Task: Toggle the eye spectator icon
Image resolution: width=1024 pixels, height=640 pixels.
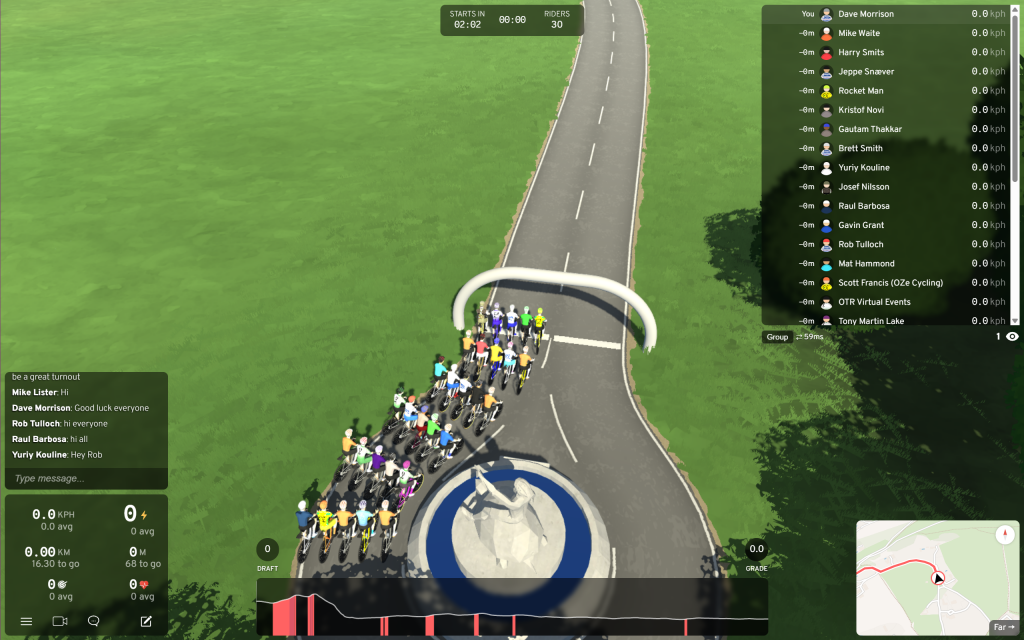Action: click(x=1012, y=337)
